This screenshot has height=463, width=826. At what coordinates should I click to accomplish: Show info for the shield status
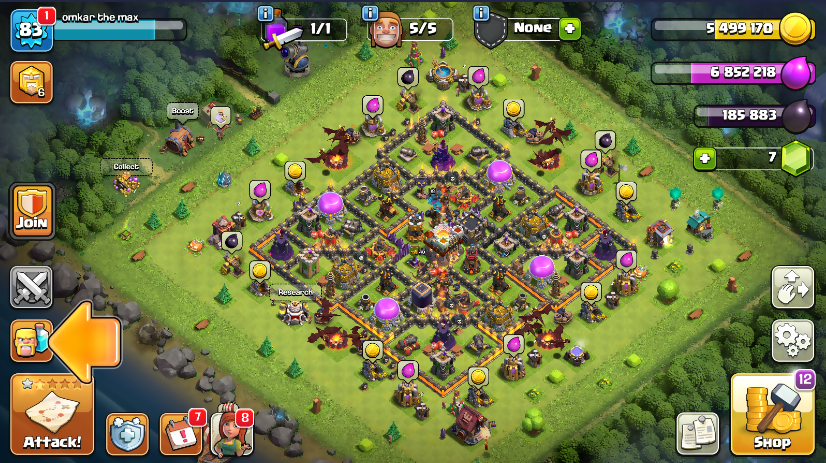point(481,13)
